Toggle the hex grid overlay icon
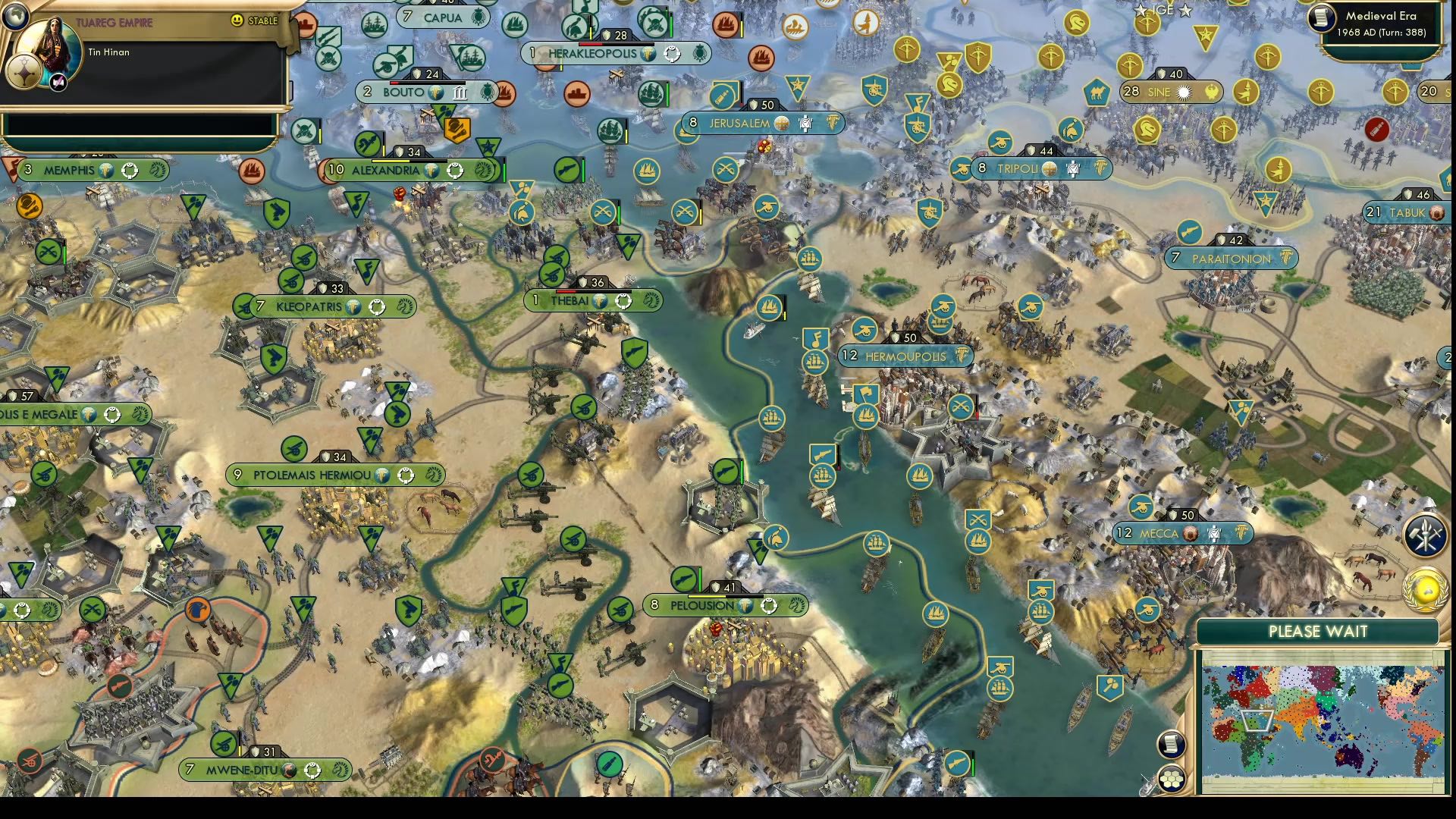This screenshot has width=1456, height=819. click(1171, 777)
